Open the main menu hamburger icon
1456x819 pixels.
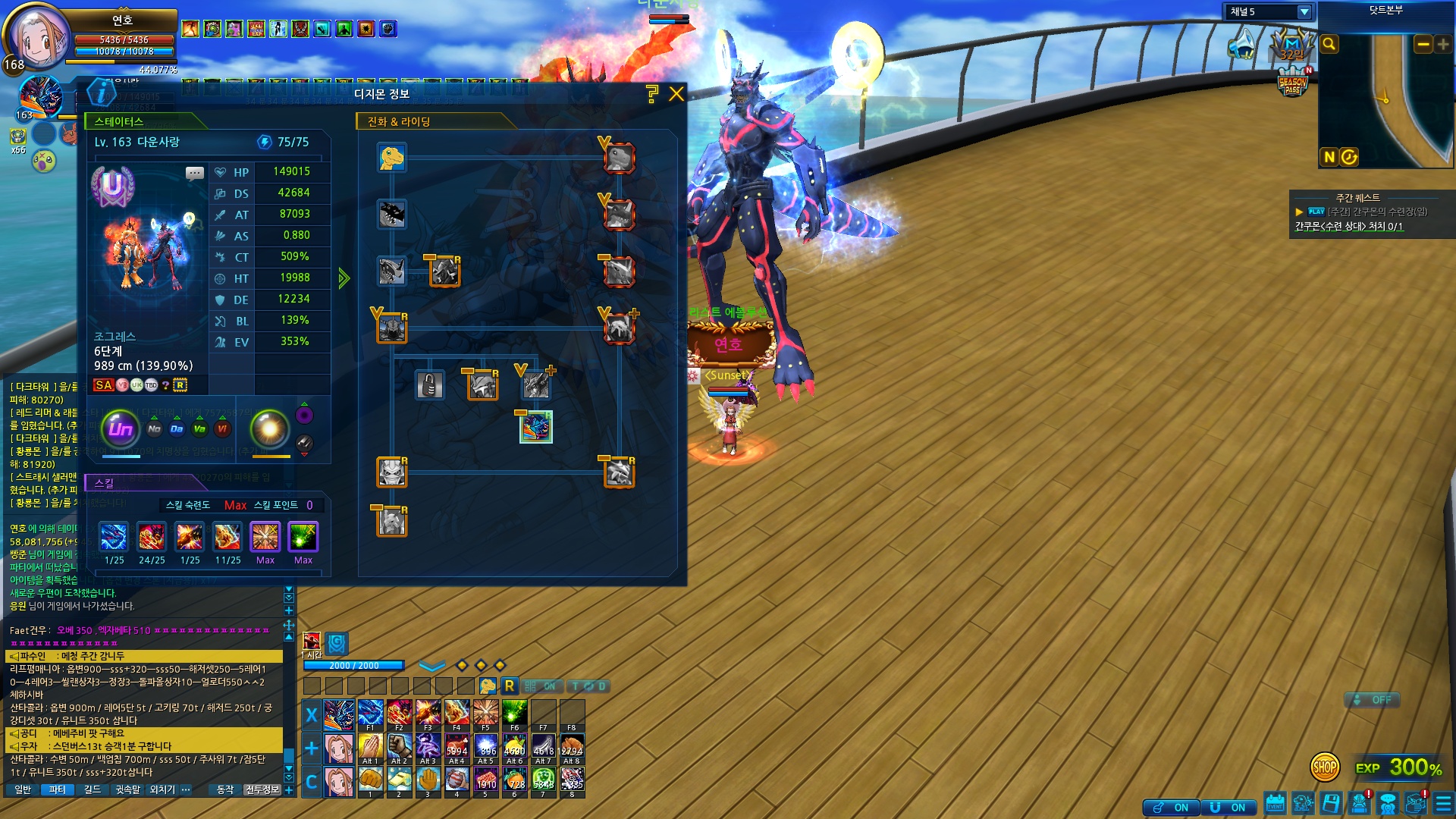[1443, 804]
